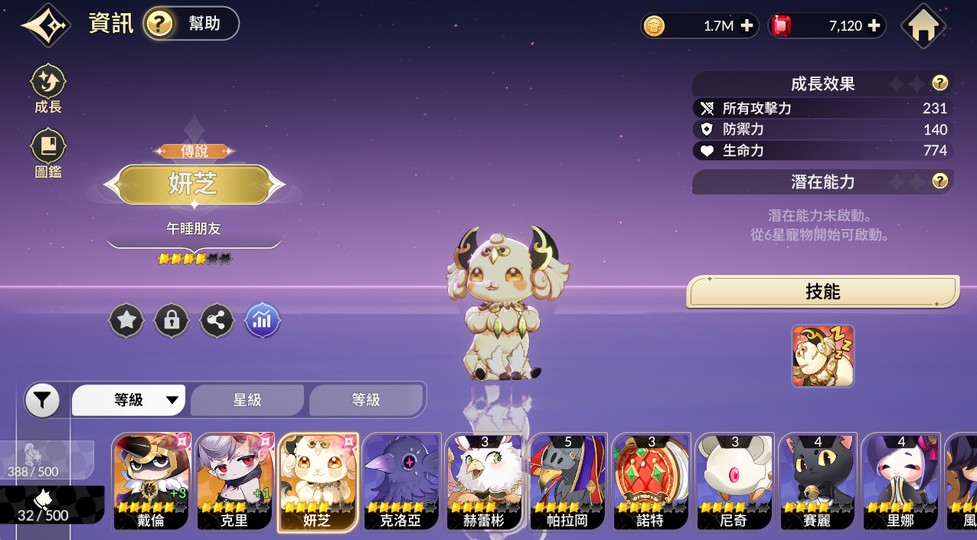The height and width of the screenshot is (540, 977).
Task: Toggle the lock on this pet
Action: [172, 320]
